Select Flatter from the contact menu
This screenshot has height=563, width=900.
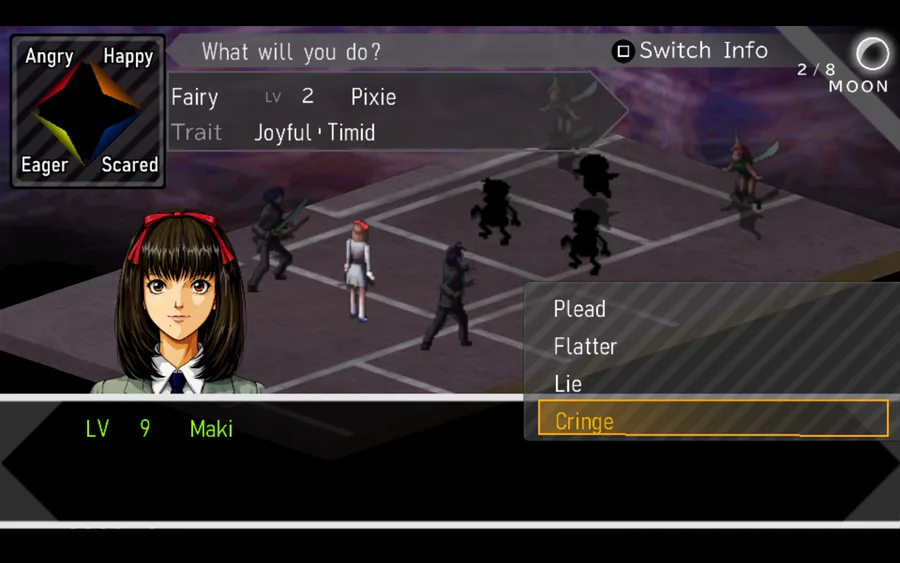click(586, 347)
